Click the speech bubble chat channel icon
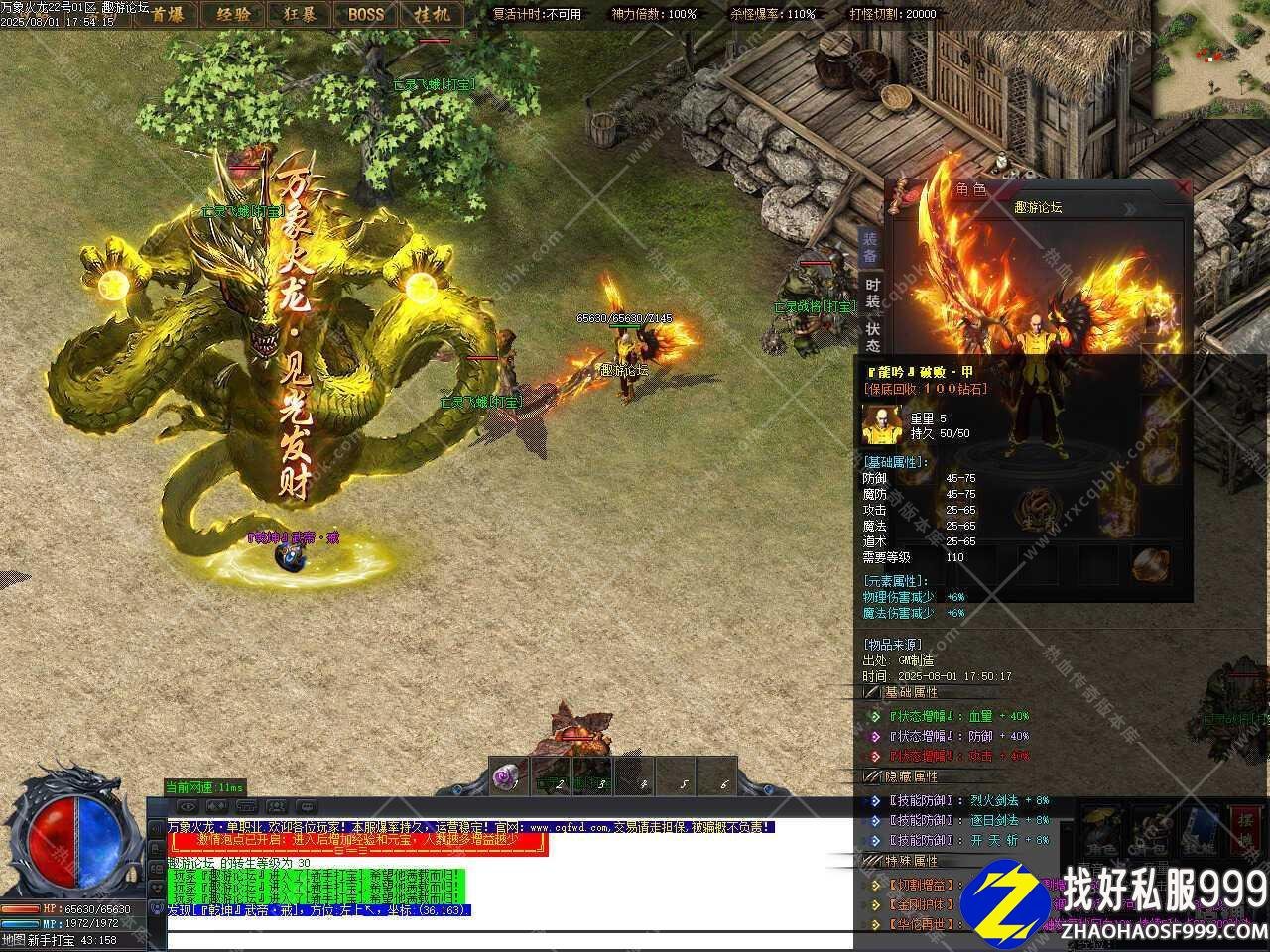The image size is (1270, 952). pyautogui.click(x=306, y=806)
